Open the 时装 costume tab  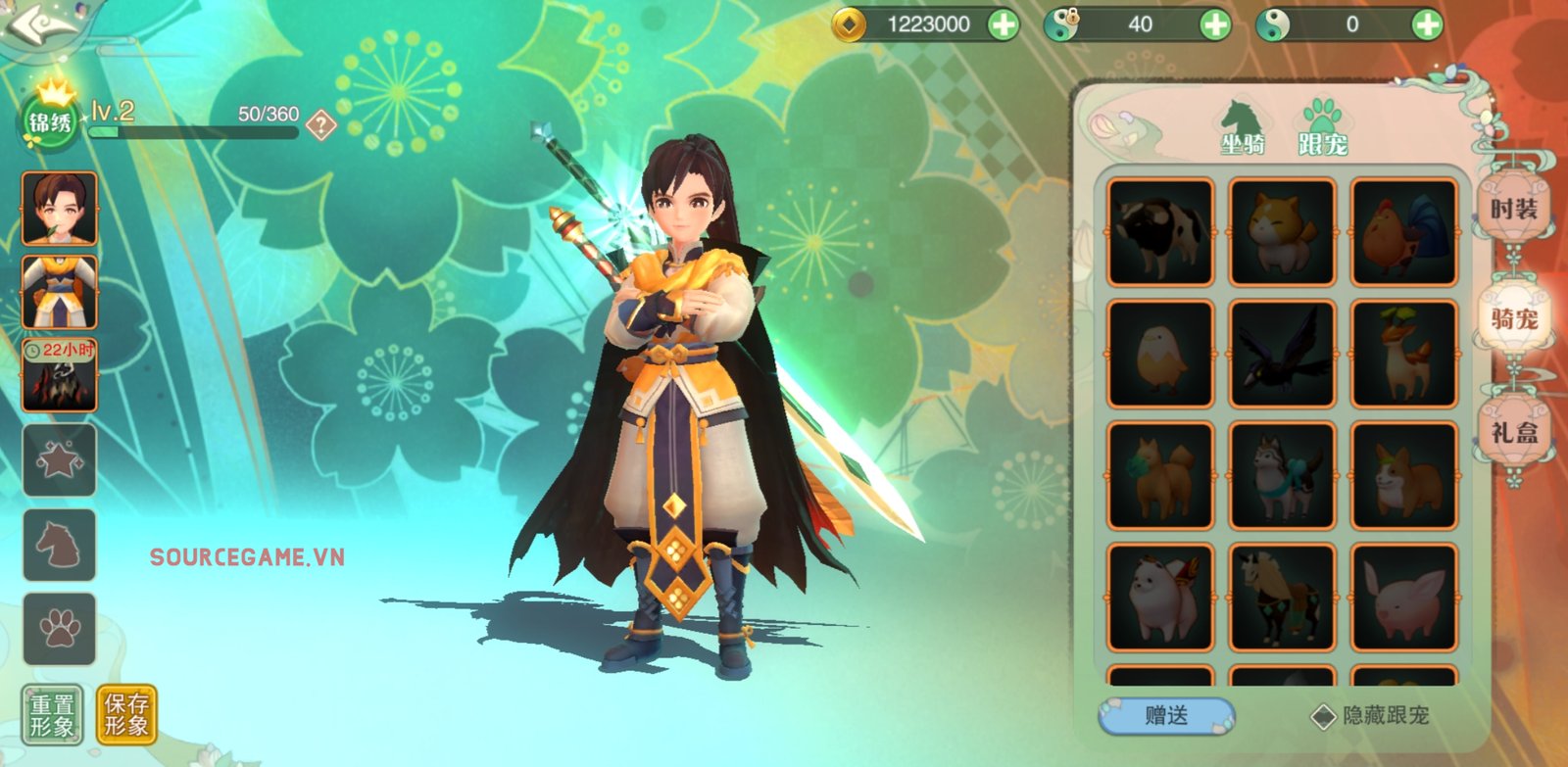click(x=1513, y=209)
